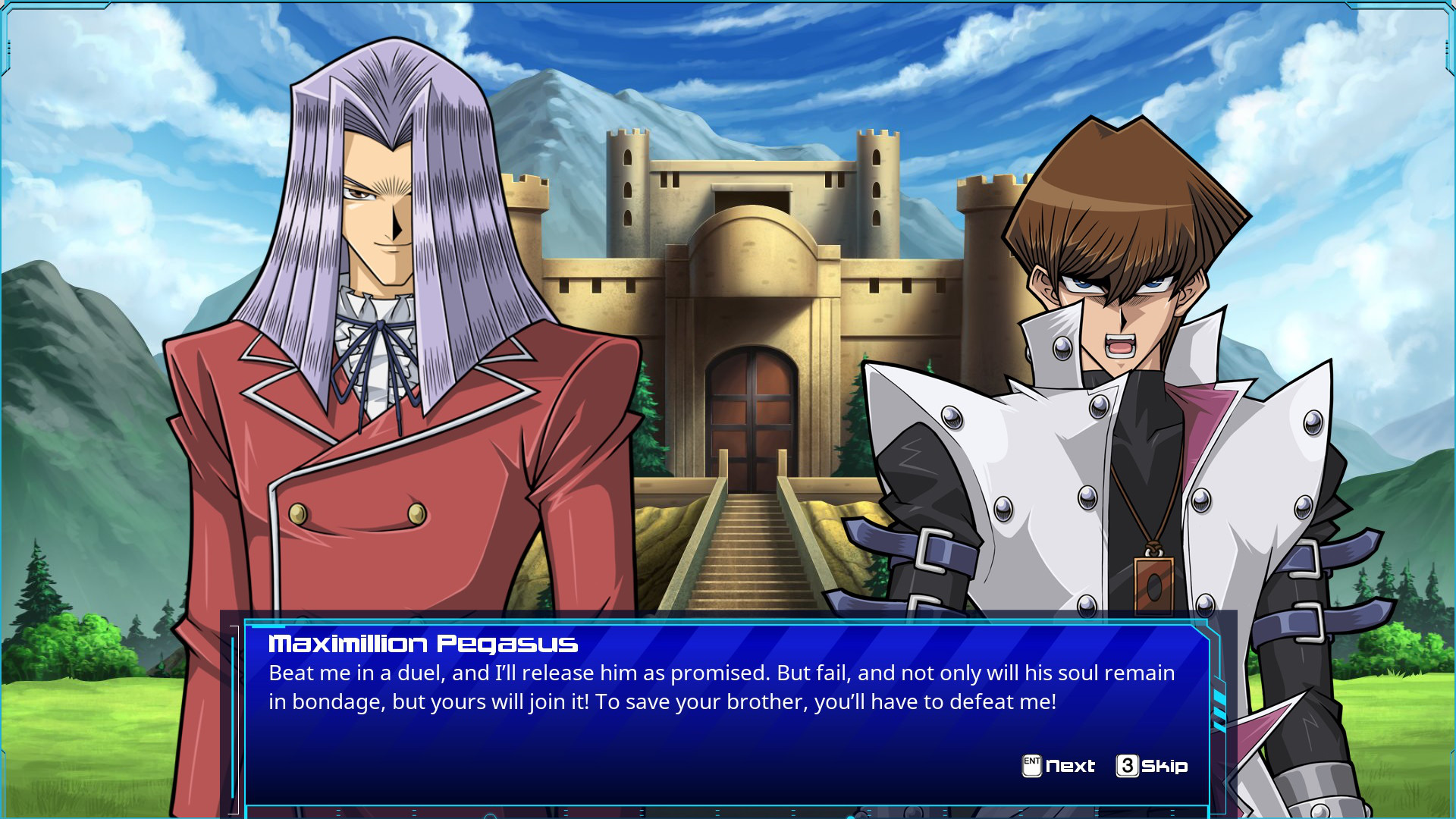The height and width of the screenshot is (819, 1456).
Task: Click the dialogue text area
Action: (720, 687)
